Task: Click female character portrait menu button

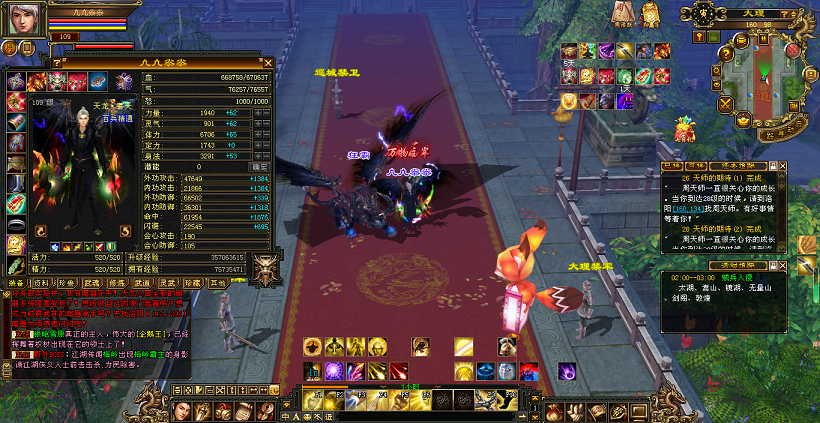Action: (x=183, y=410)
